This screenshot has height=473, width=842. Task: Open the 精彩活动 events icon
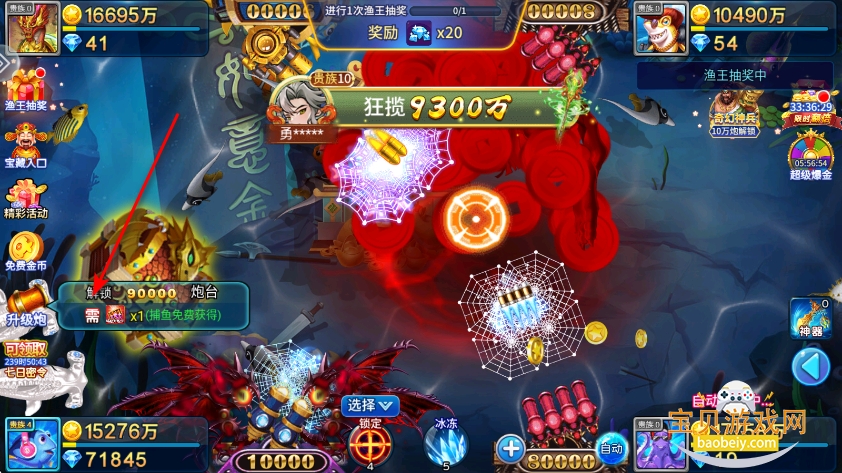(26, 199)
